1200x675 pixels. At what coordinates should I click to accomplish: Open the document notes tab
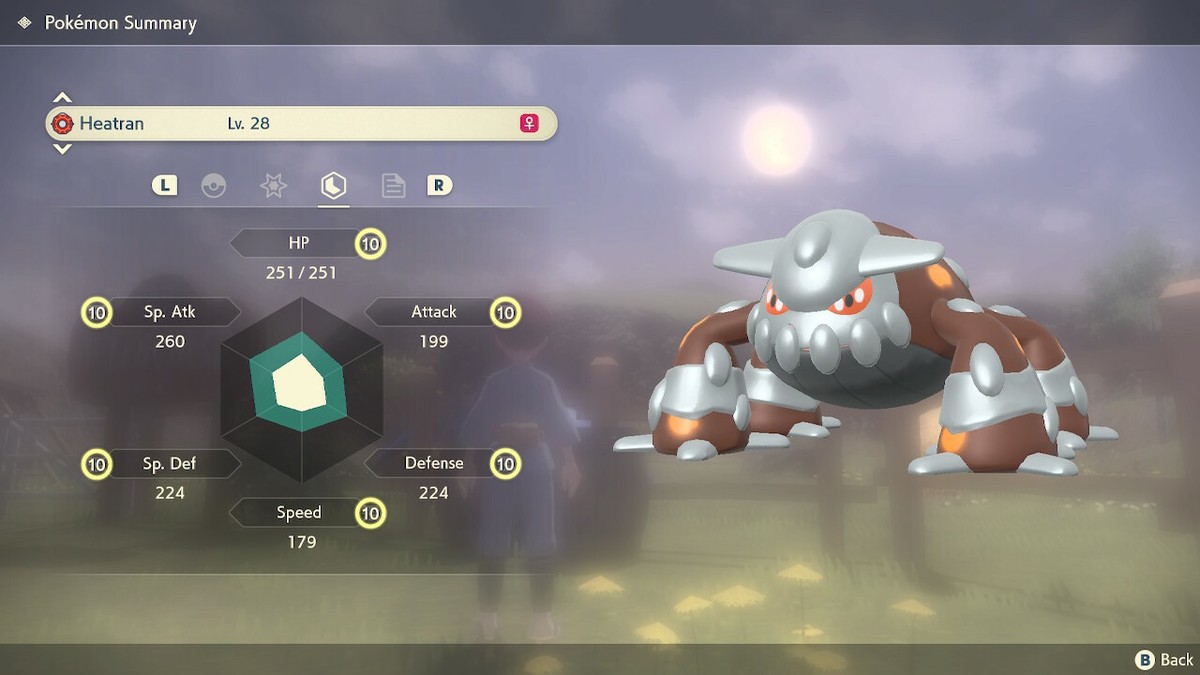393,186
